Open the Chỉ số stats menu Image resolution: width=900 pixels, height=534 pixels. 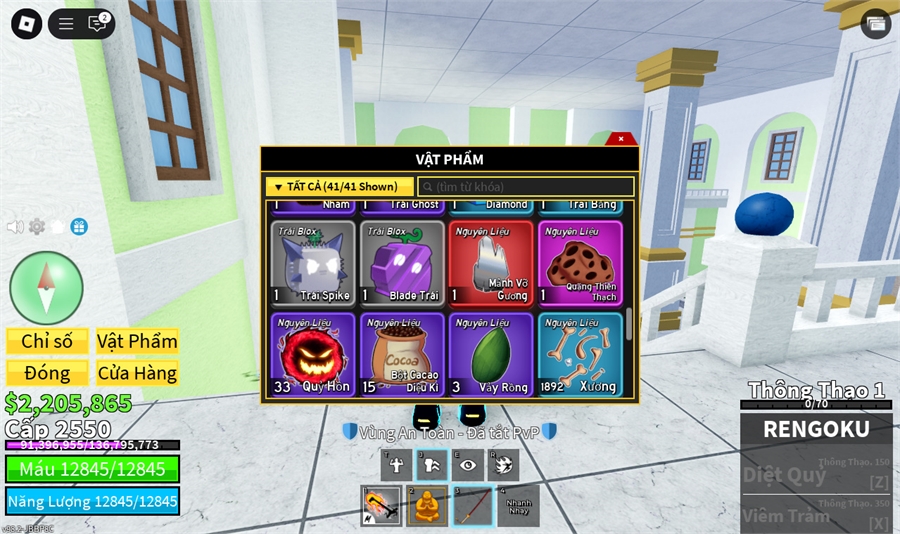[47, 341]
